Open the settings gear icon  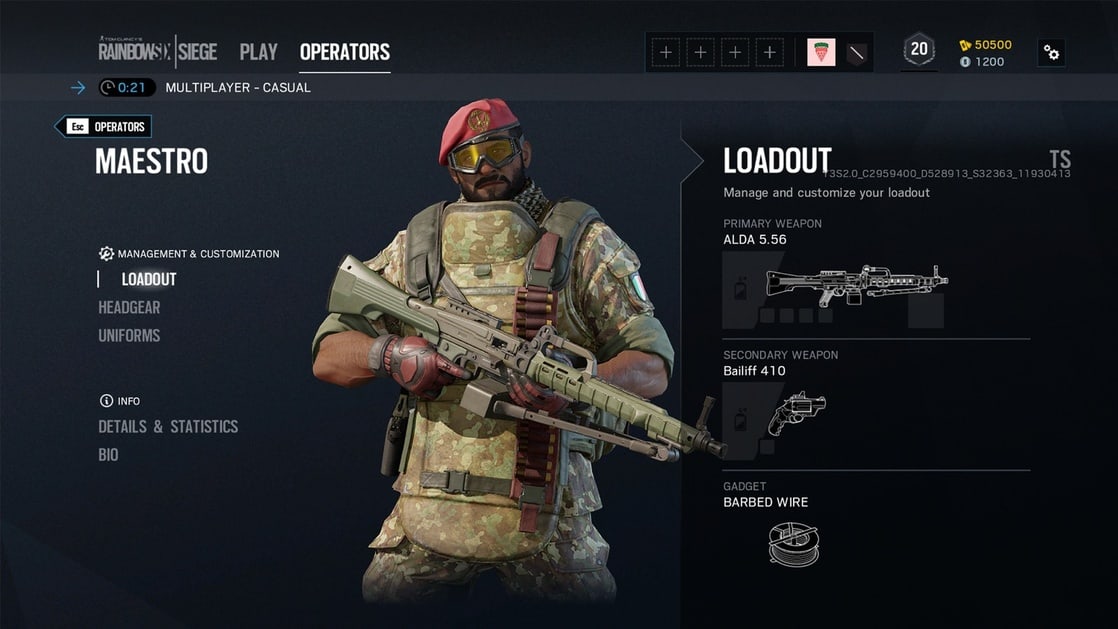pos(1051,52)
